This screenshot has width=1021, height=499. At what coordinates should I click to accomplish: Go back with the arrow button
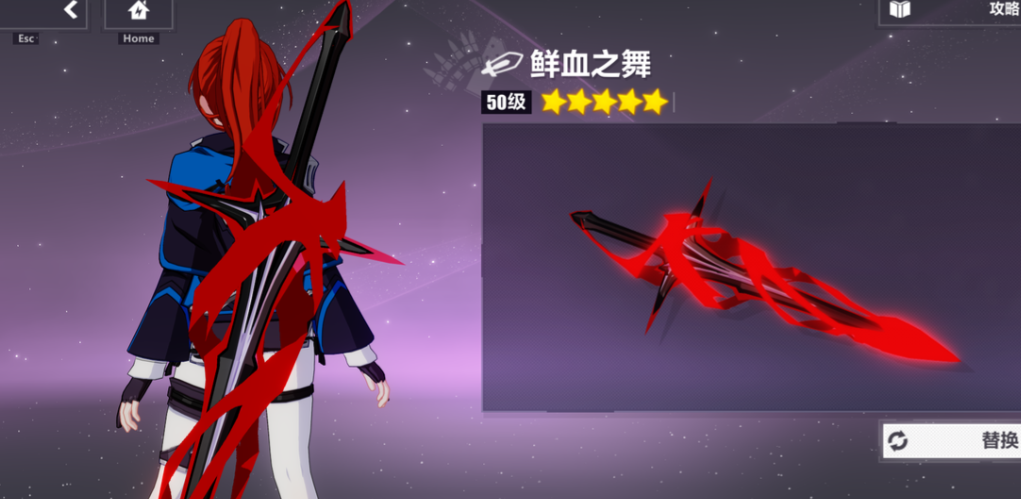pos(70,11)
